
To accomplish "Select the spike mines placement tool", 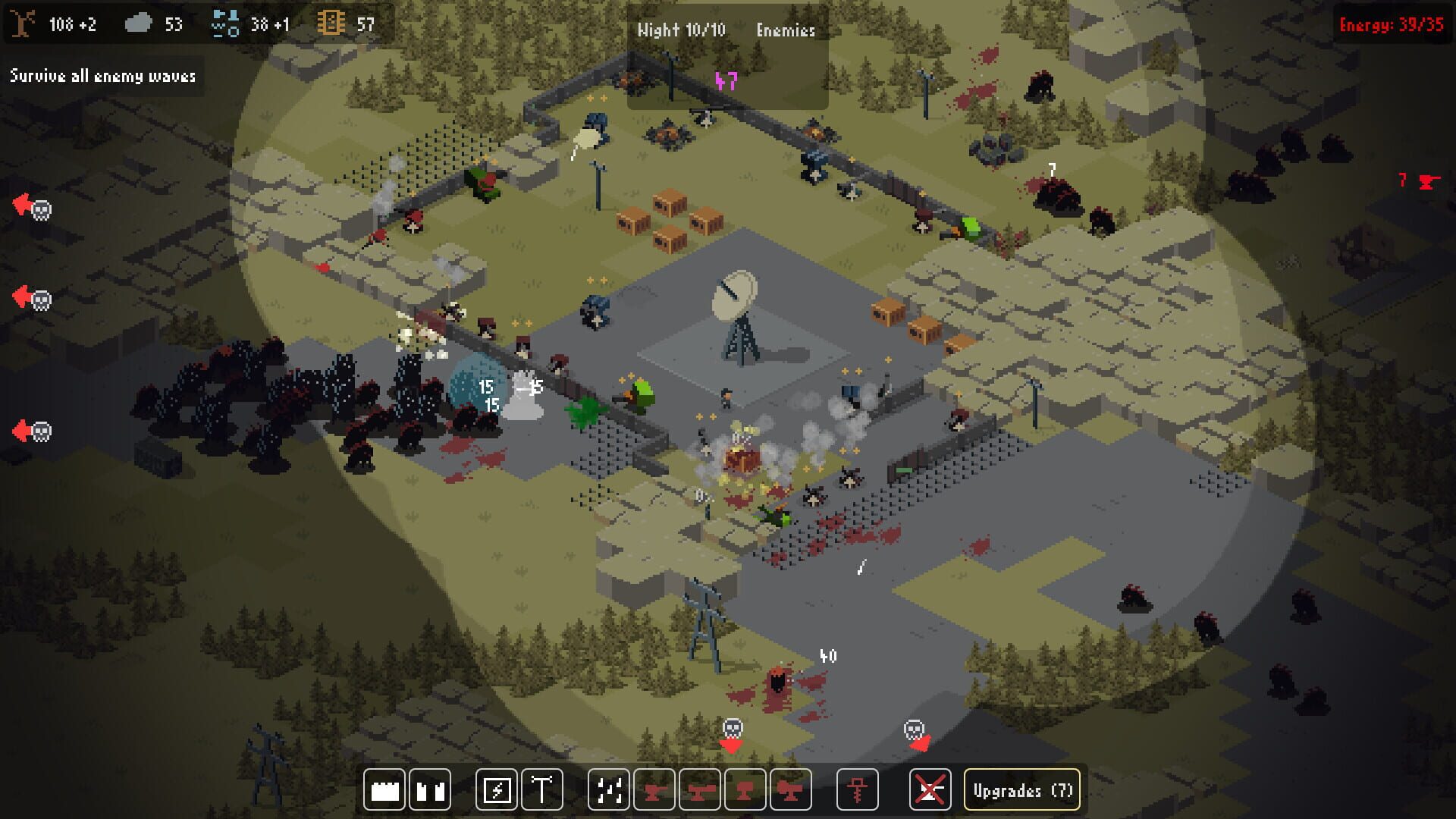I will (x=609, y=790).
